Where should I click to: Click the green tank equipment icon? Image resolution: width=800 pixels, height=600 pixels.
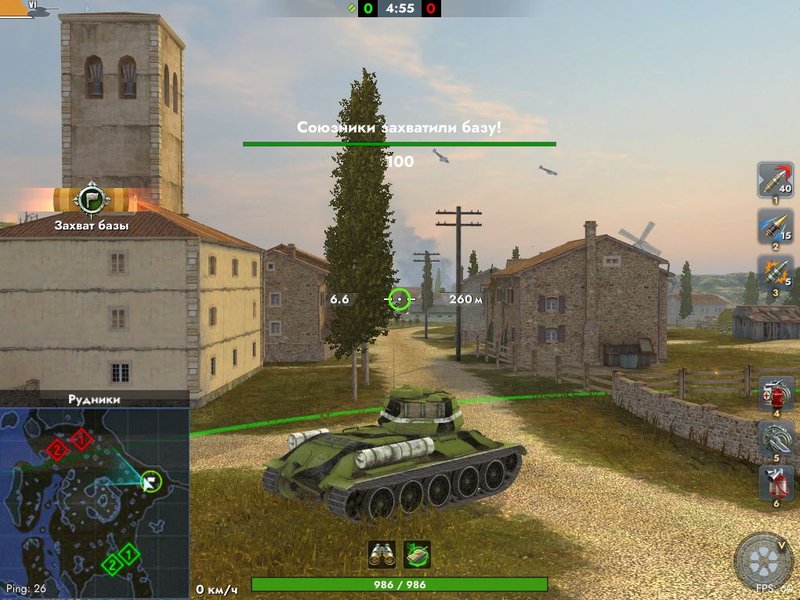pos(417,554)
